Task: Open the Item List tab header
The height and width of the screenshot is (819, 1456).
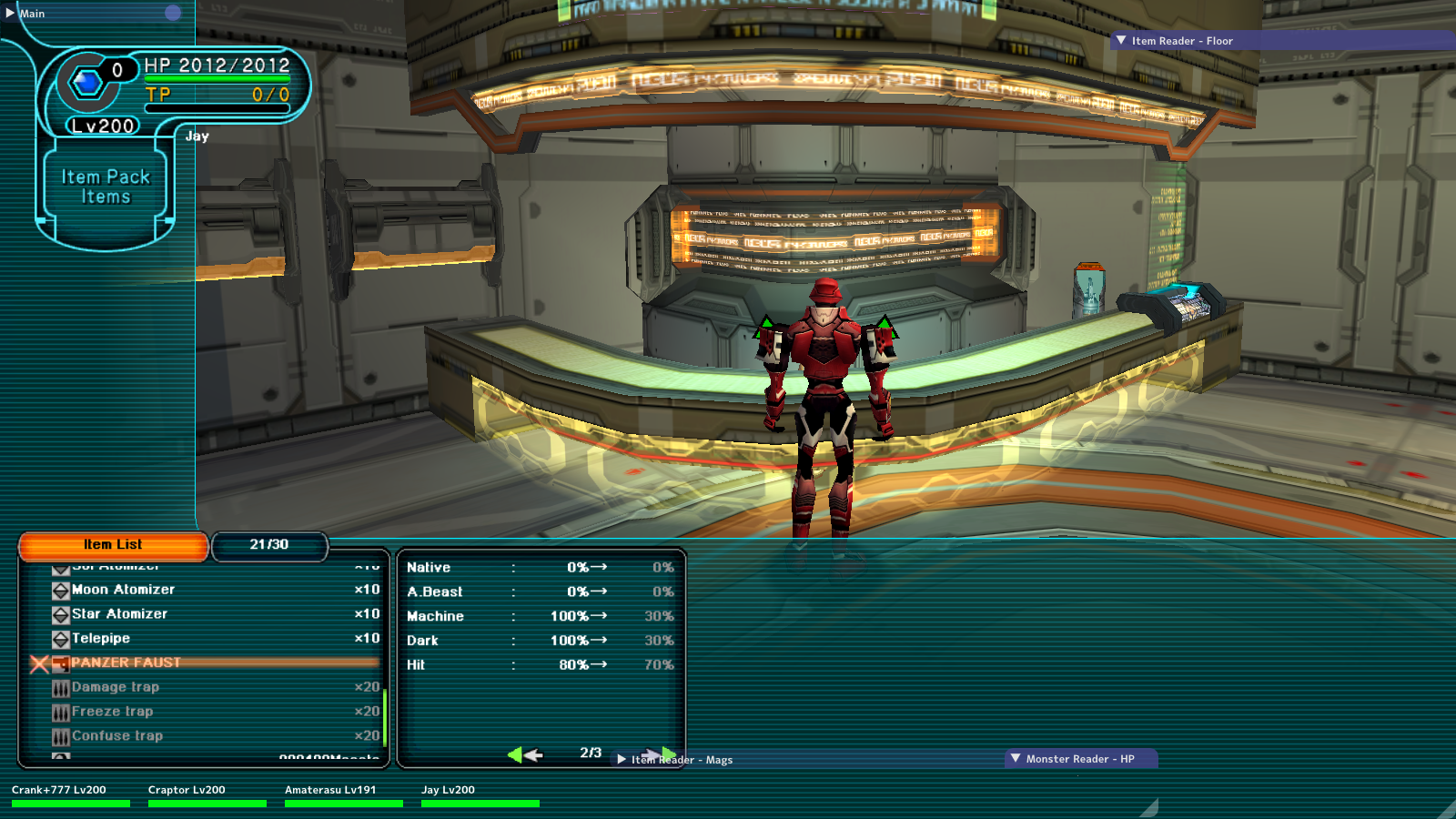Action: [113, 545]
